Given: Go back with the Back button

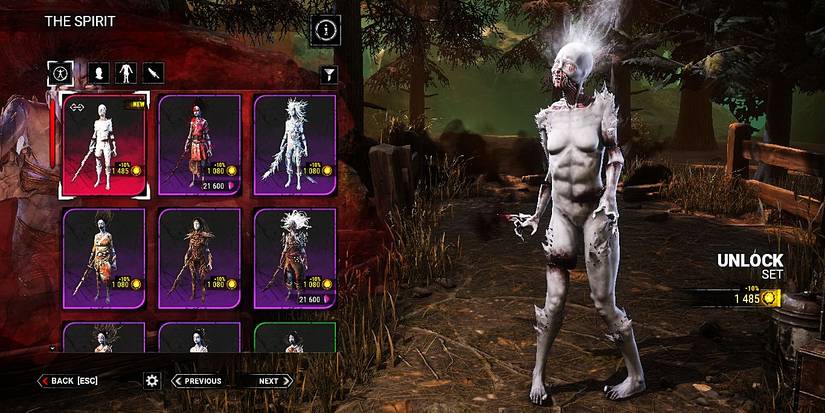Looking at the screenshot, I should (x=69, y=381).
